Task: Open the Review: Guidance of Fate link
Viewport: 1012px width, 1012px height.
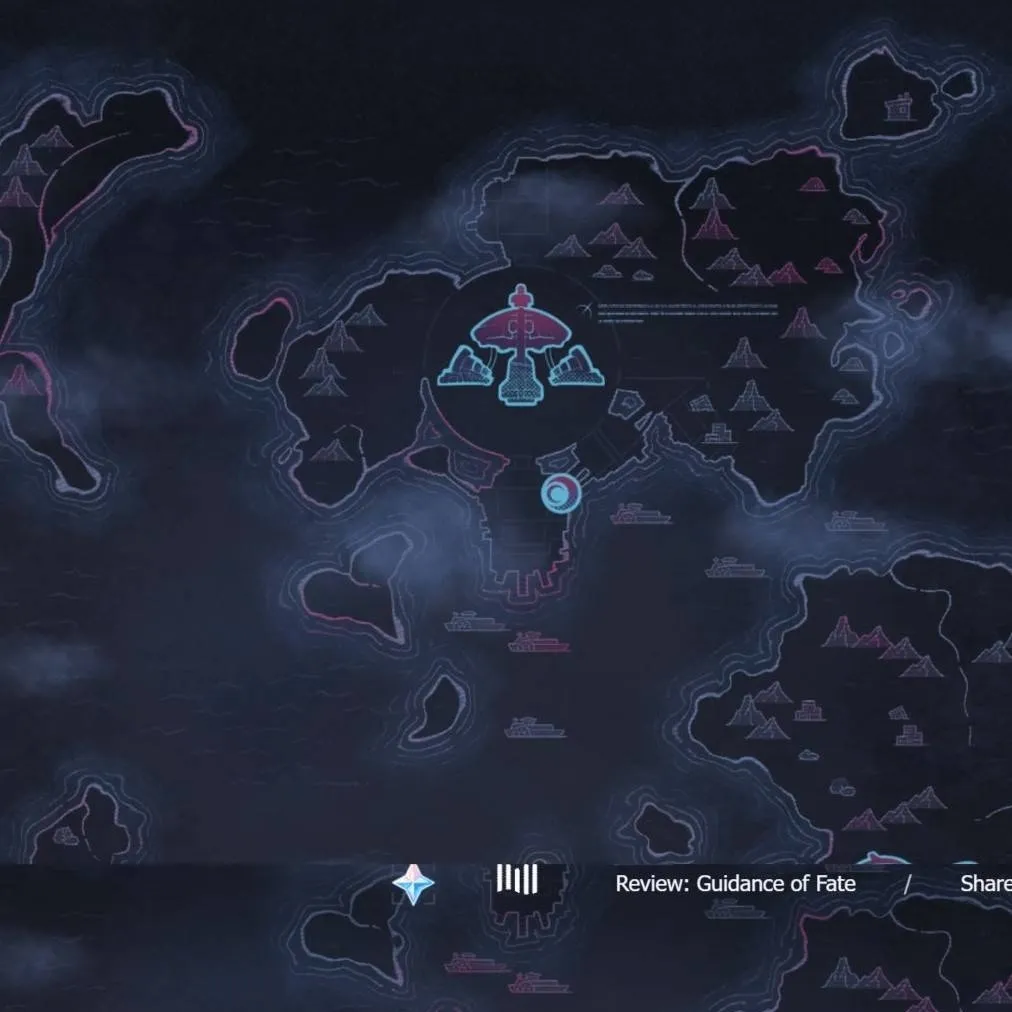Action: 735,884
